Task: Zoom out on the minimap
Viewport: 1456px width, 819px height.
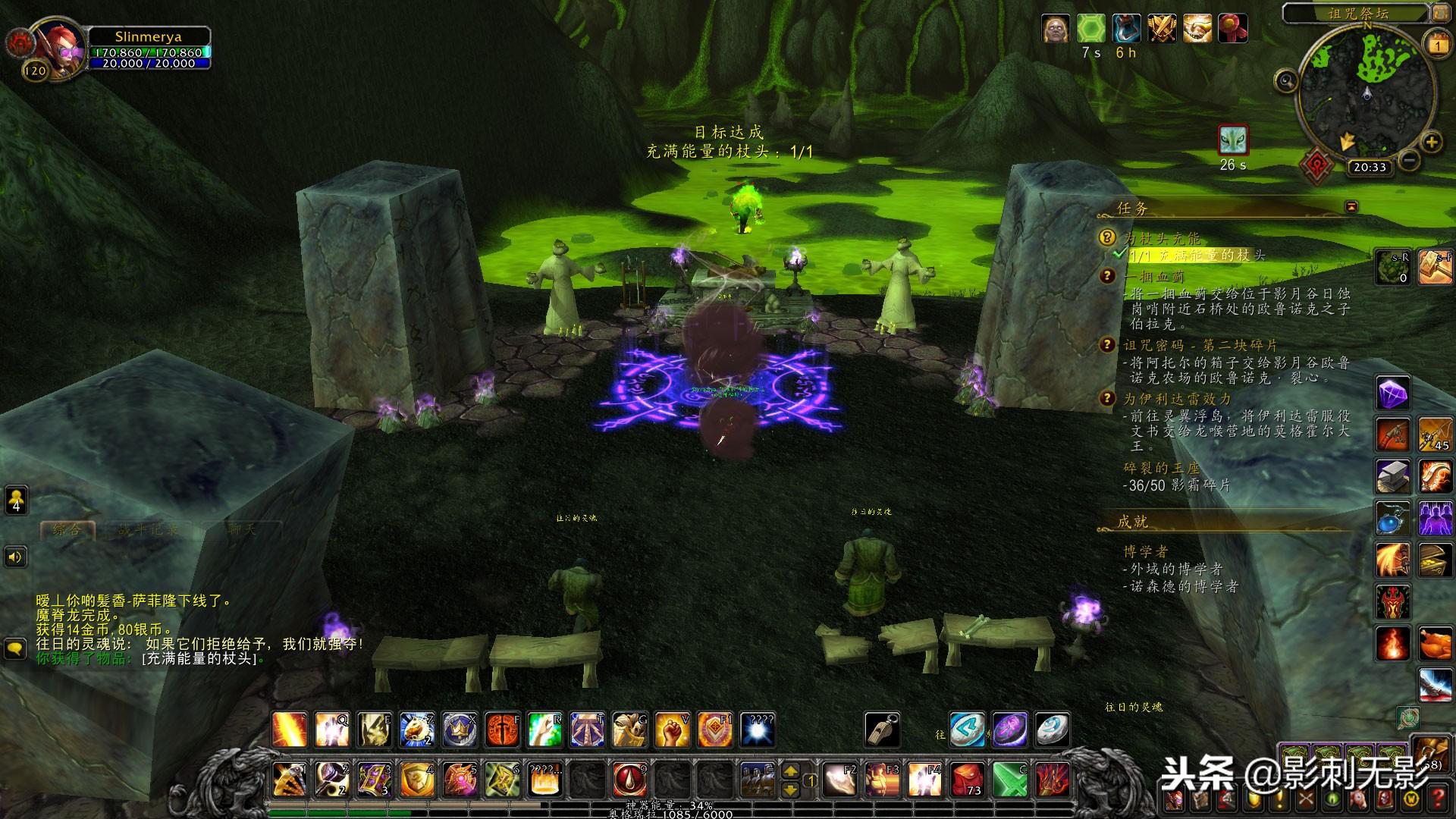Action: point(1409,160)
